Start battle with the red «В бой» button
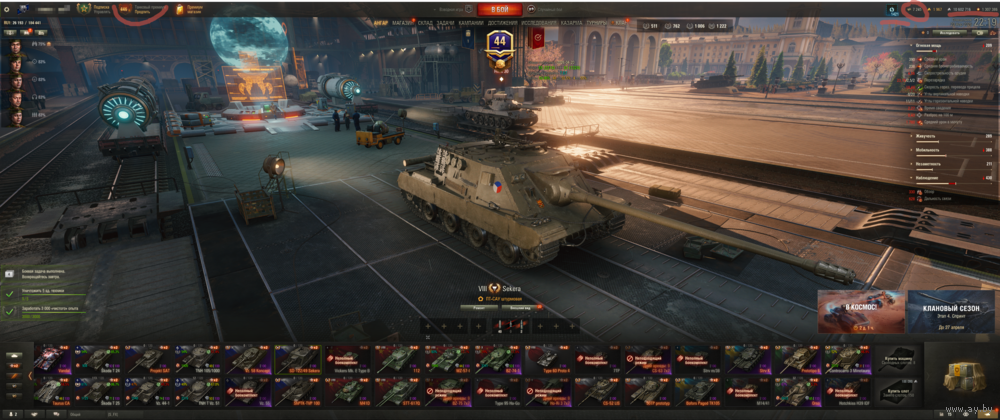 (500, 9)
